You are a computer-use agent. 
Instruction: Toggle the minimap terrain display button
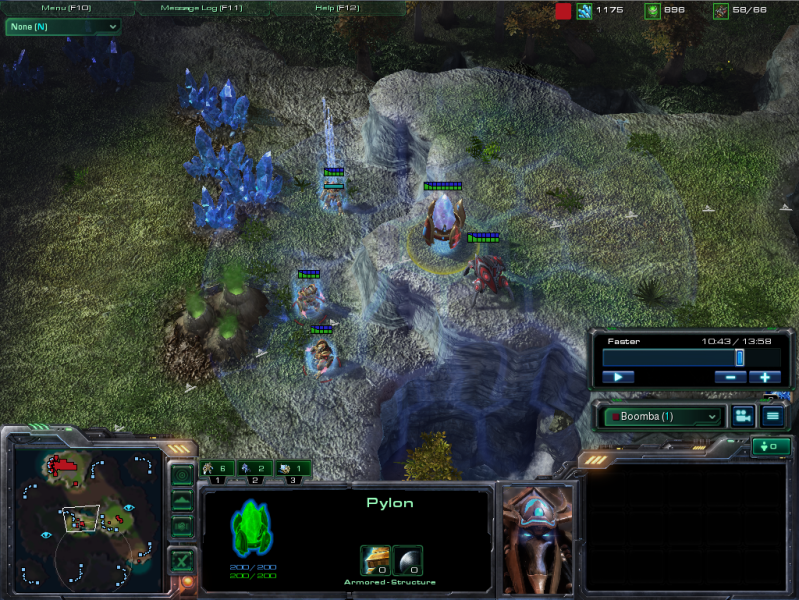pos(182,500)
